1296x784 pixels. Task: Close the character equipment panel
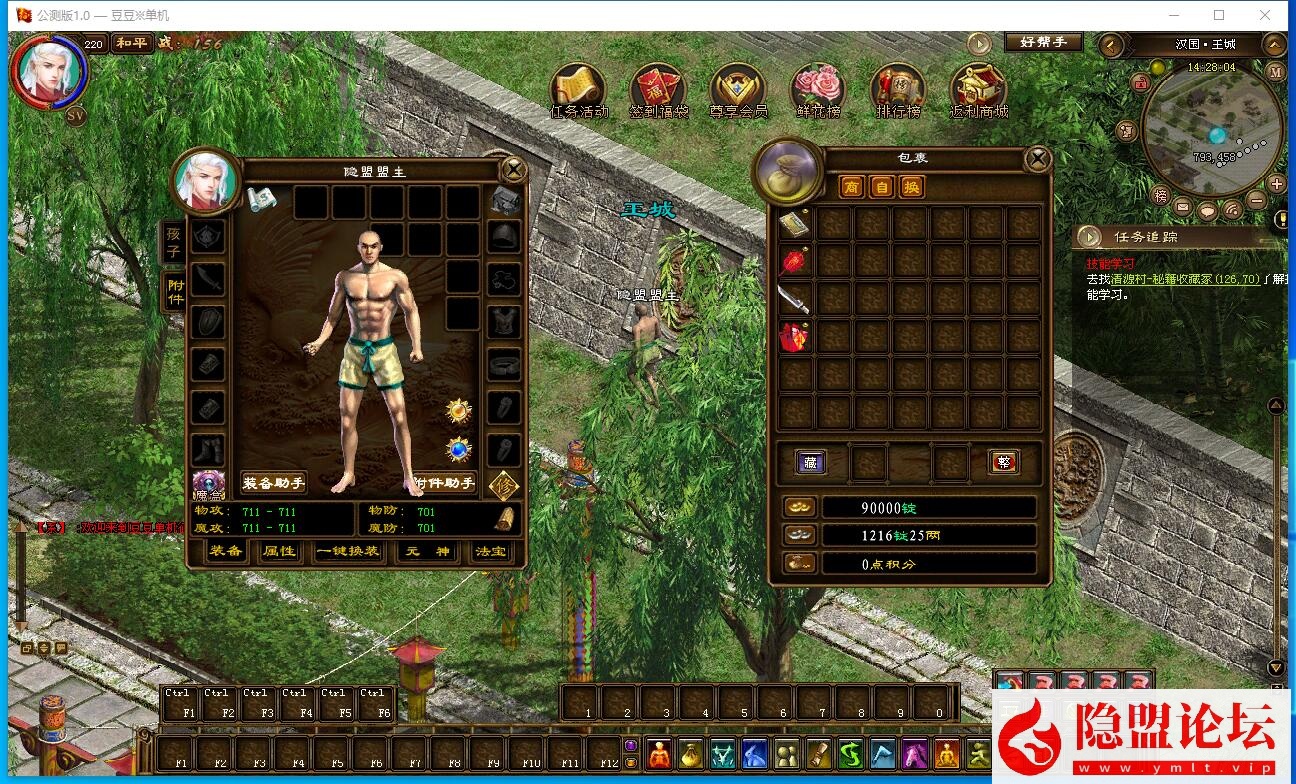(514, 169)
